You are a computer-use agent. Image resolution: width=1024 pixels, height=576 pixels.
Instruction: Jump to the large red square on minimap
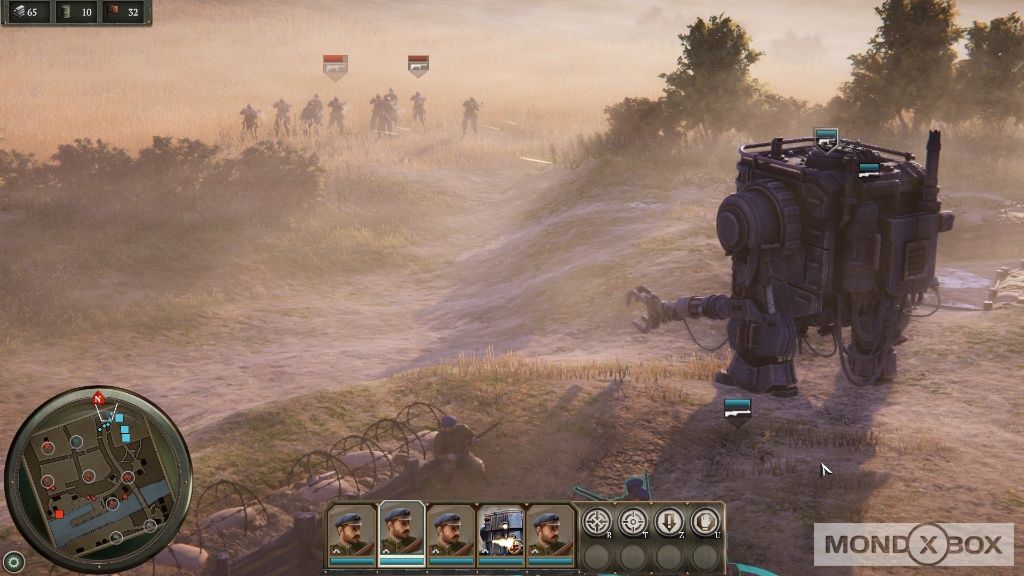tap(59, 514)
